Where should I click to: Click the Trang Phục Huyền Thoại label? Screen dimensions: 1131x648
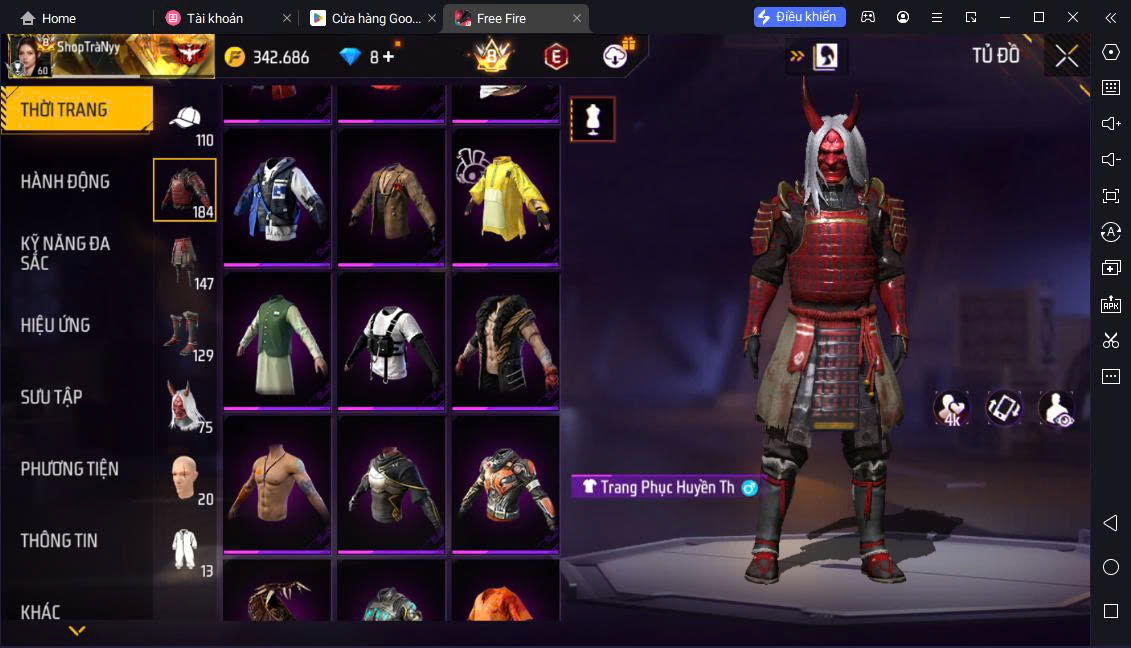coord(665,487)
